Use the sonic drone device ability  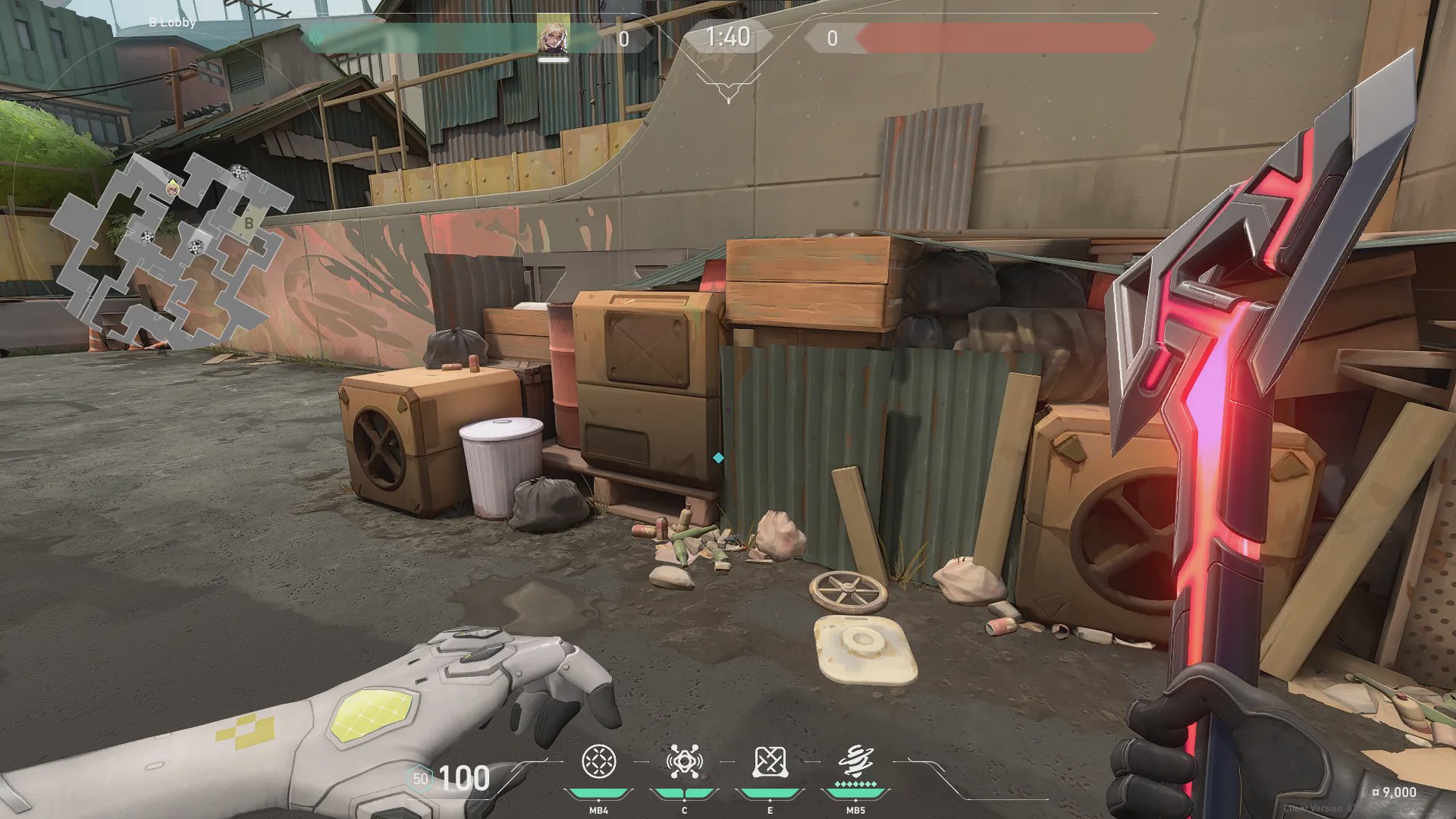(x=684, y=762)
